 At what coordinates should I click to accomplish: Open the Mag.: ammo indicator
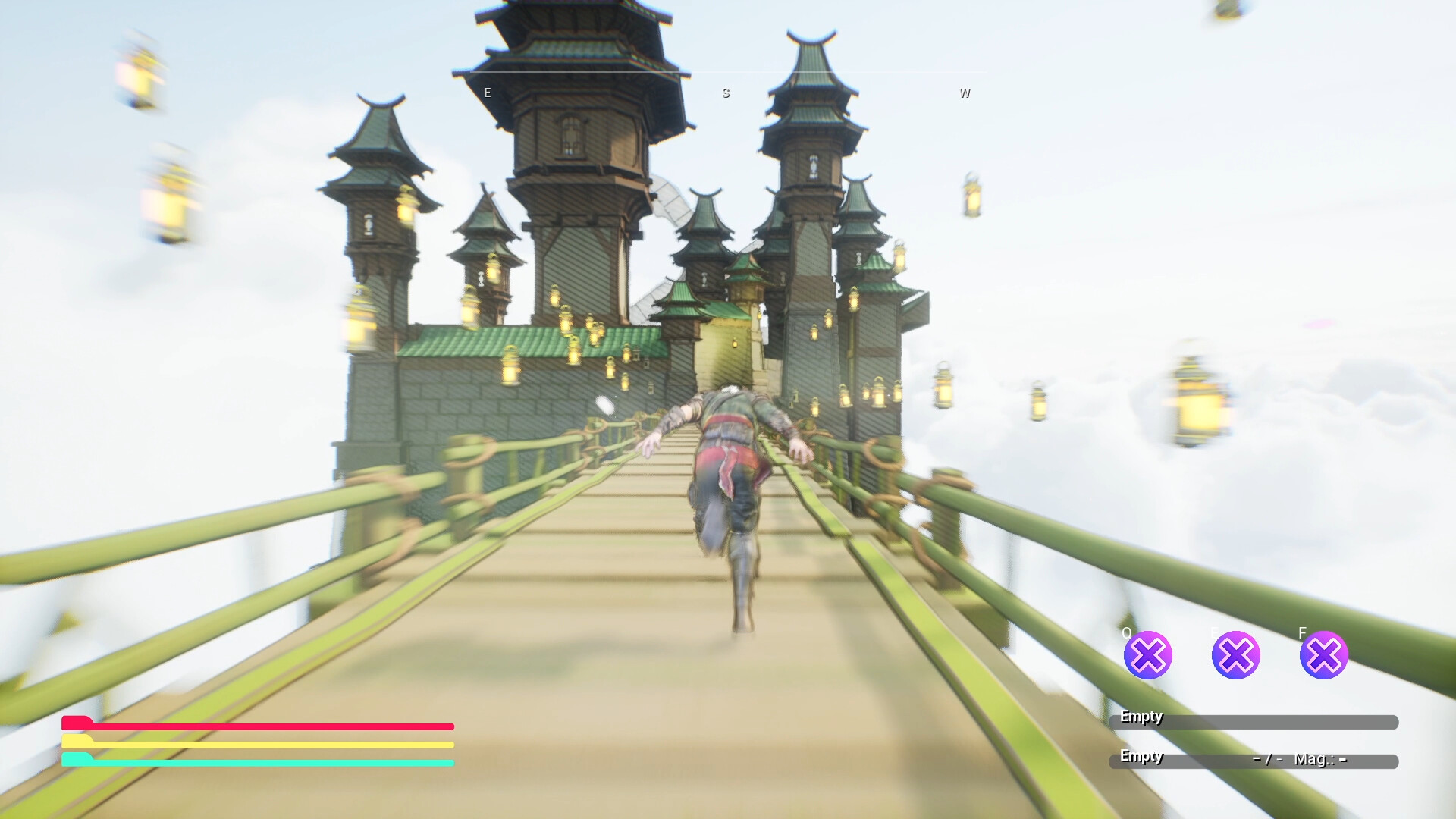[1319, 758]
